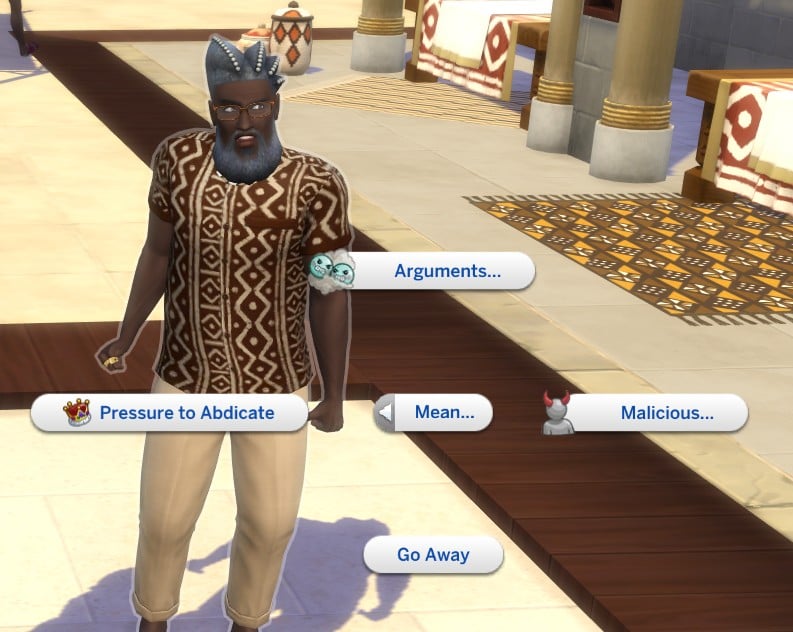Screen dimensions: 793x632
Task: Go back via the Mean category button
Action: click(436, 412)
